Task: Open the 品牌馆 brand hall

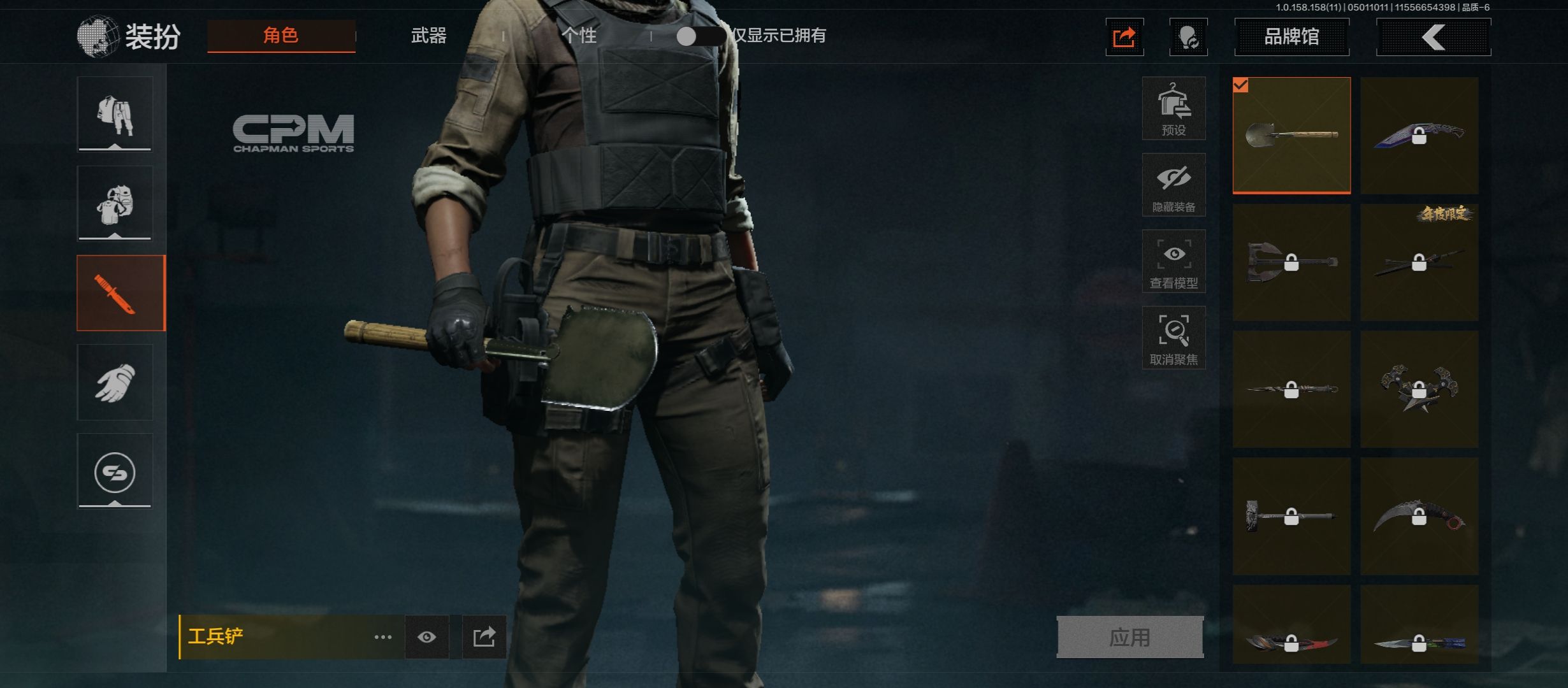Action: [1291, 37]
